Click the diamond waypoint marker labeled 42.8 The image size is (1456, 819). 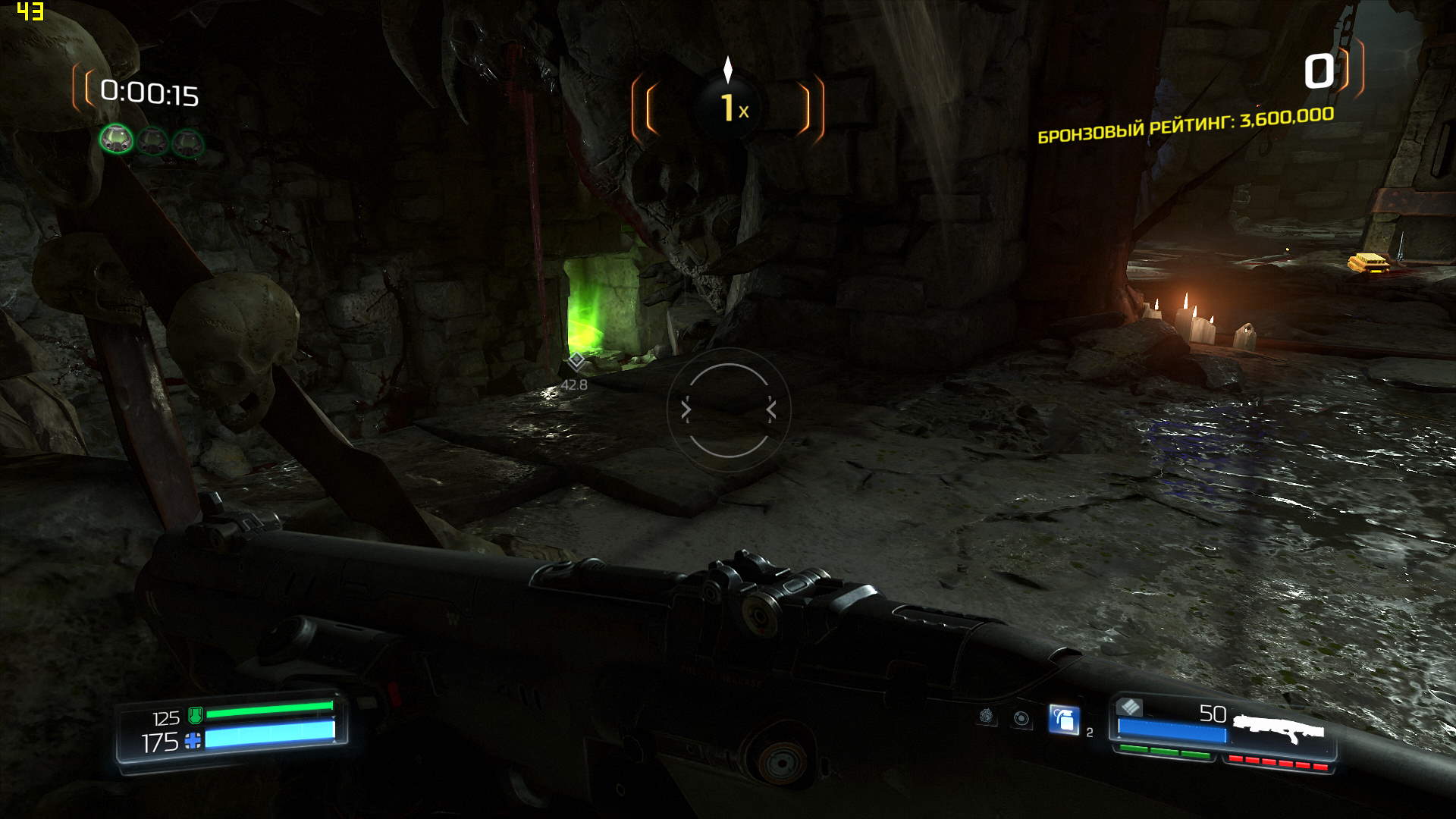[x=576, y=360]
